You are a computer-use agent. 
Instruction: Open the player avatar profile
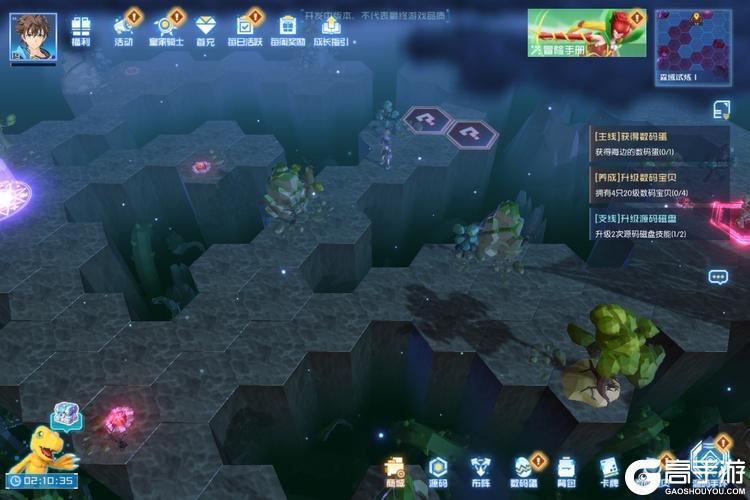(33, 36)
